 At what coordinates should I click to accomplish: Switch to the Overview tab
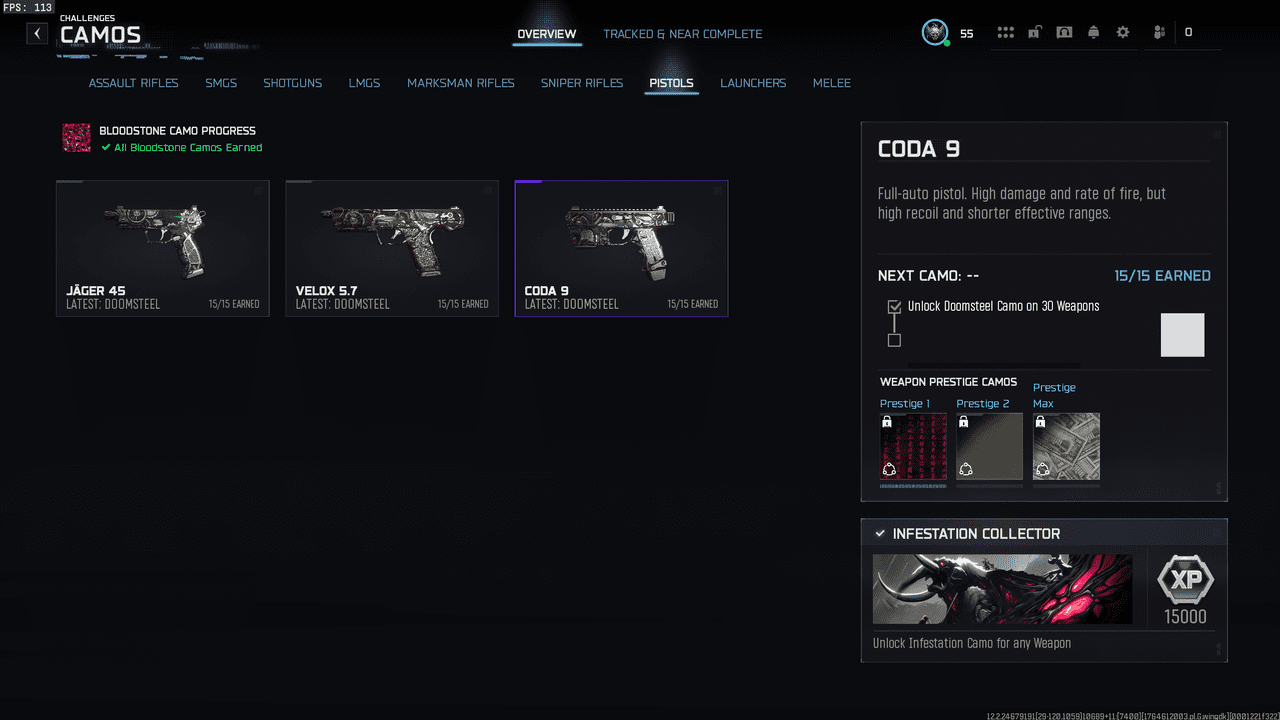coord(546,34)
